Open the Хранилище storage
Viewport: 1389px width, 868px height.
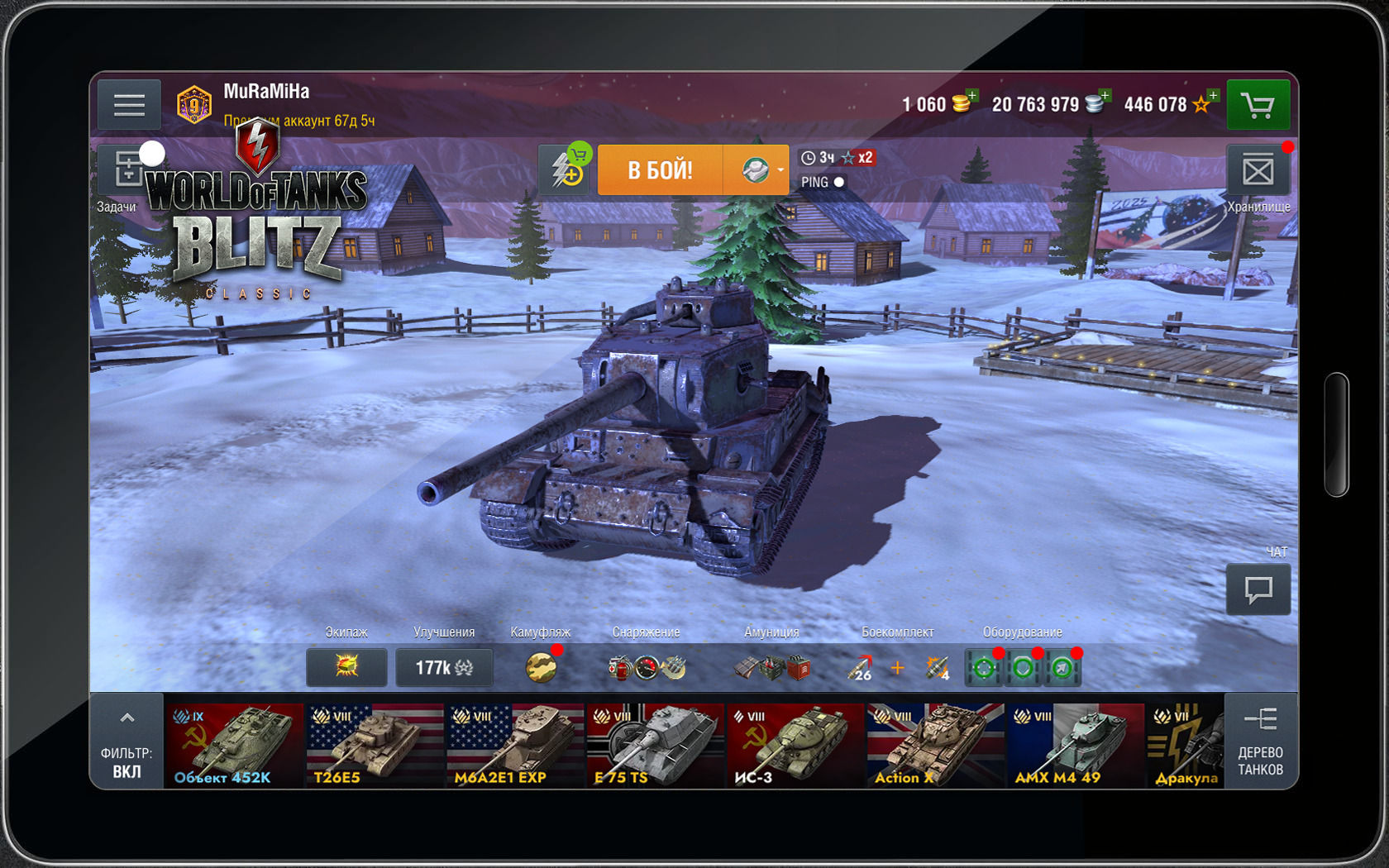[1258, 172]
